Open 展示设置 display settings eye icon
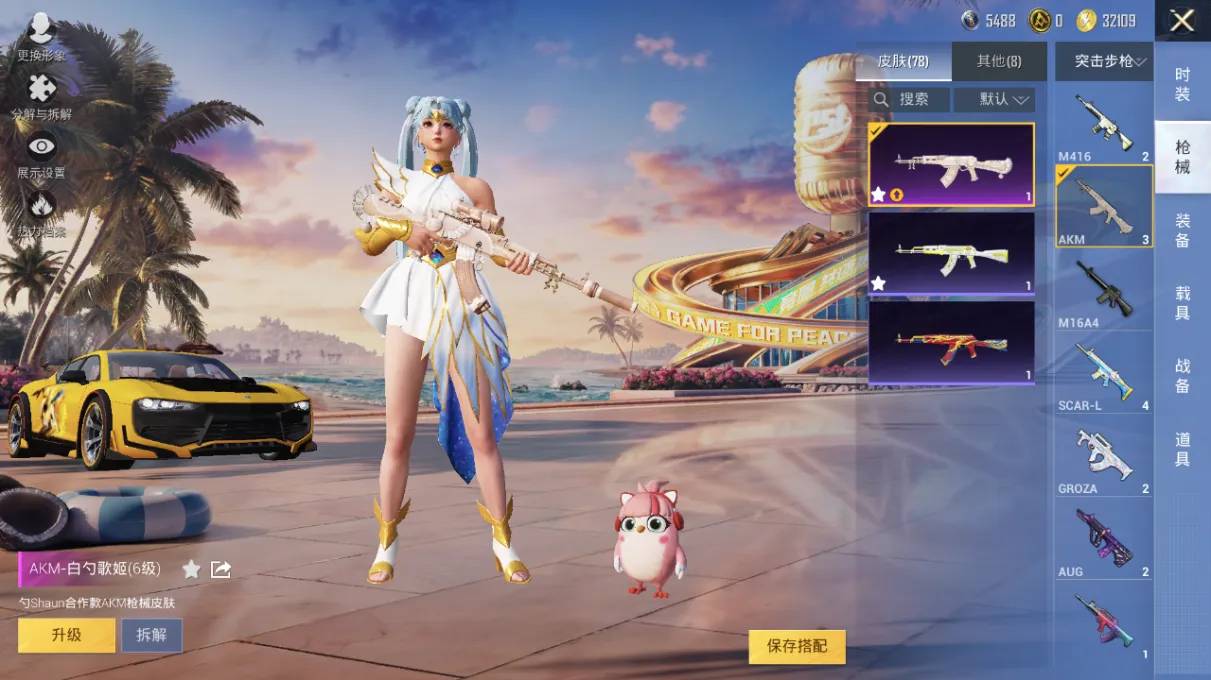The width and height of the screenshot is (1211, 680). coord(41,154)
